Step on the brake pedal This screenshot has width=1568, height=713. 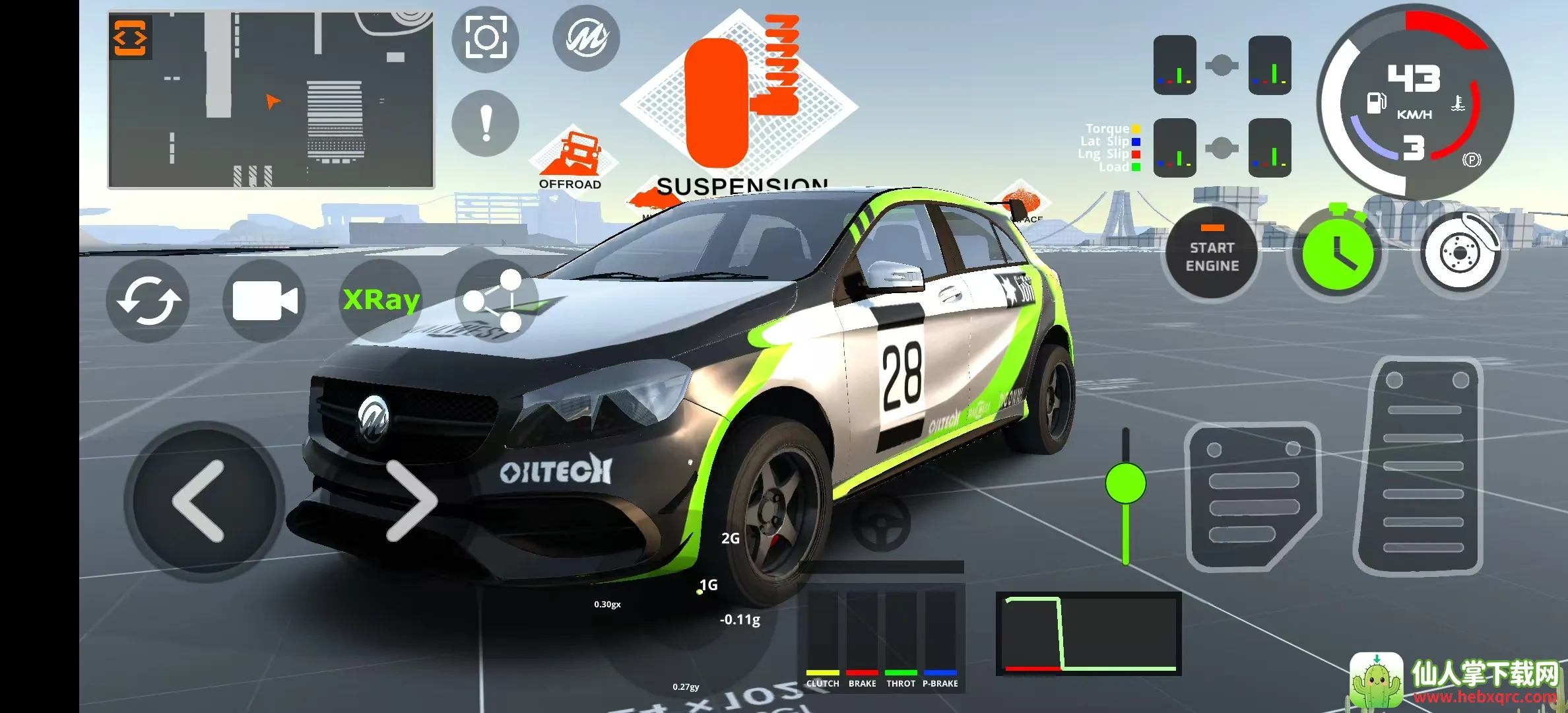click(1251, 496)
